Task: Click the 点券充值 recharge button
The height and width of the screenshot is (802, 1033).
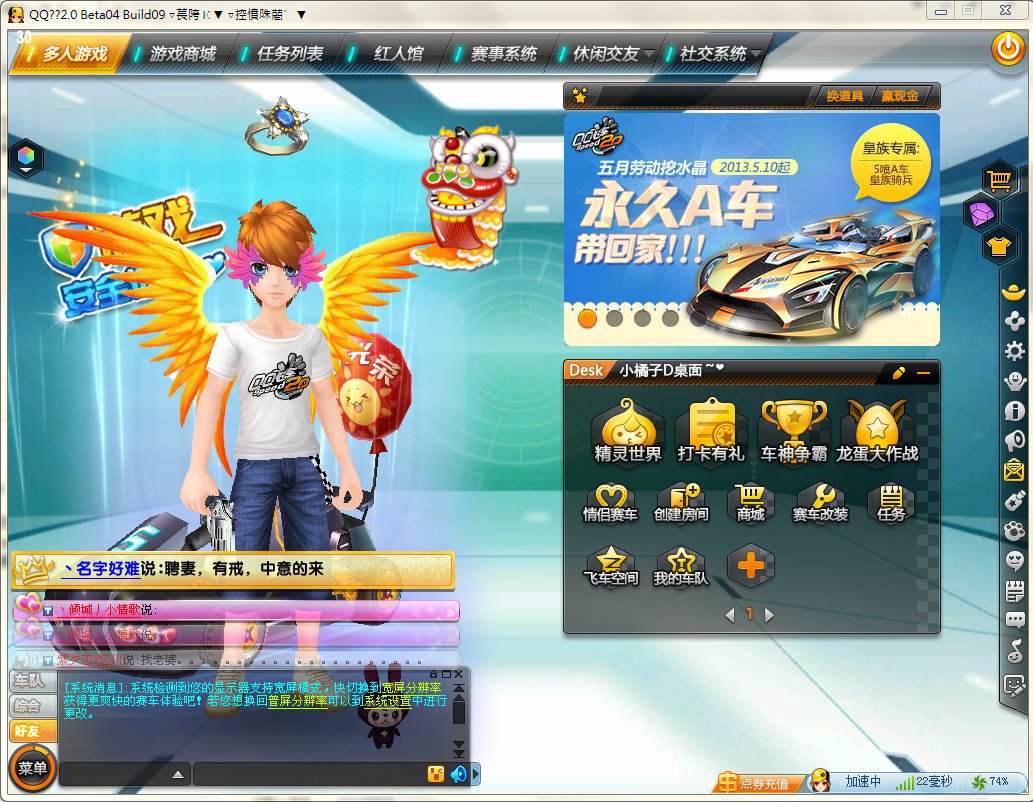Action: [x=758, y=782]
